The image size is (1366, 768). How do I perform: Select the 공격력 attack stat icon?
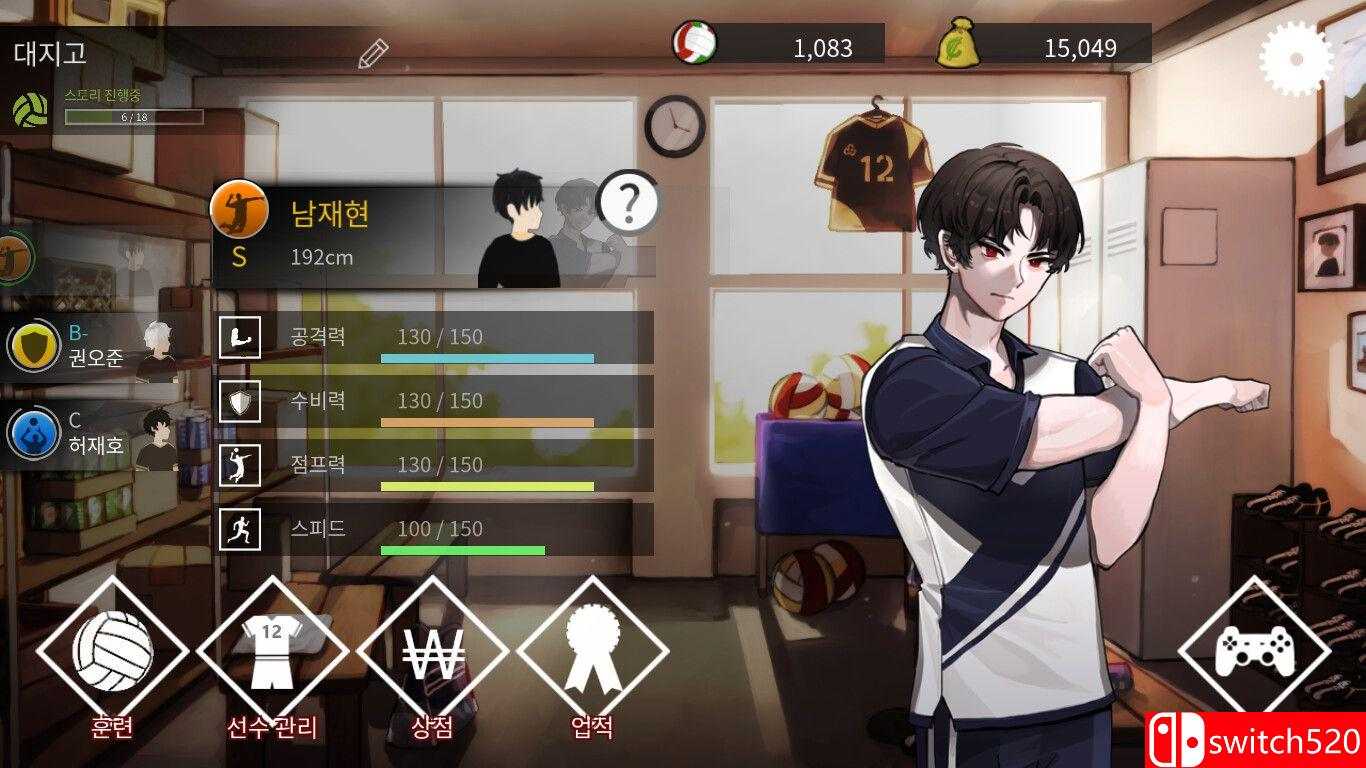[239, 337]
